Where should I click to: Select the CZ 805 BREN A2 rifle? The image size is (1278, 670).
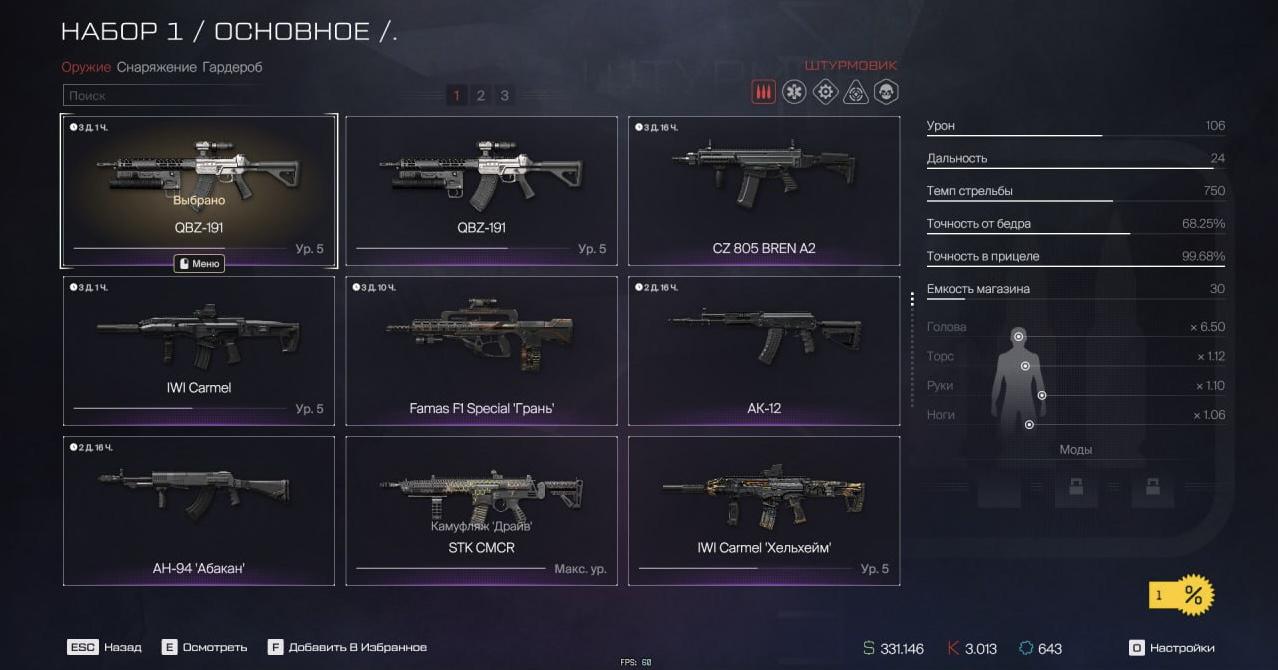764,190
